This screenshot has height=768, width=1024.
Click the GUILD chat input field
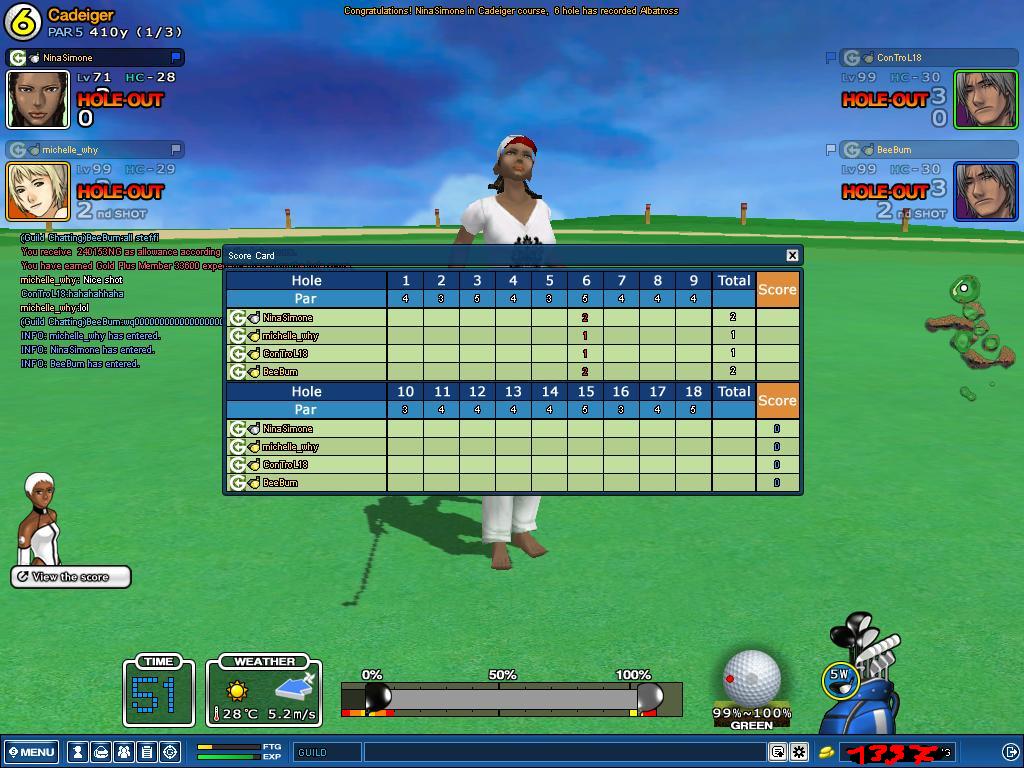coord(560,752)
